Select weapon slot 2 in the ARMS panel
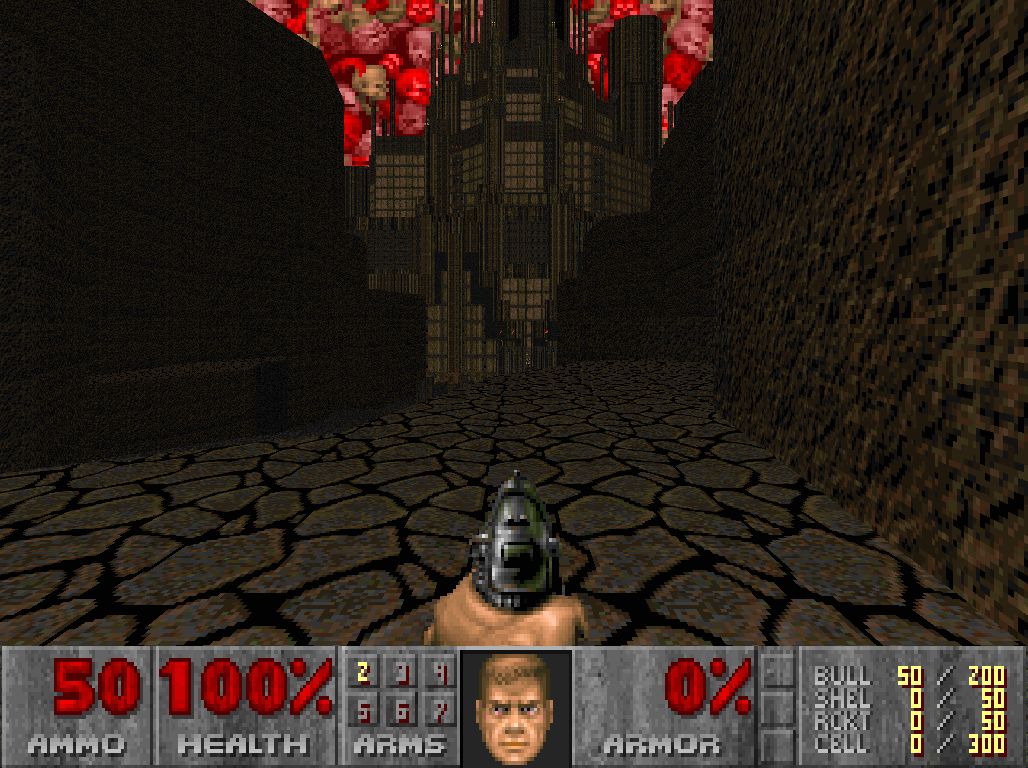This screenshot has width=1028, height=768. 363,673
